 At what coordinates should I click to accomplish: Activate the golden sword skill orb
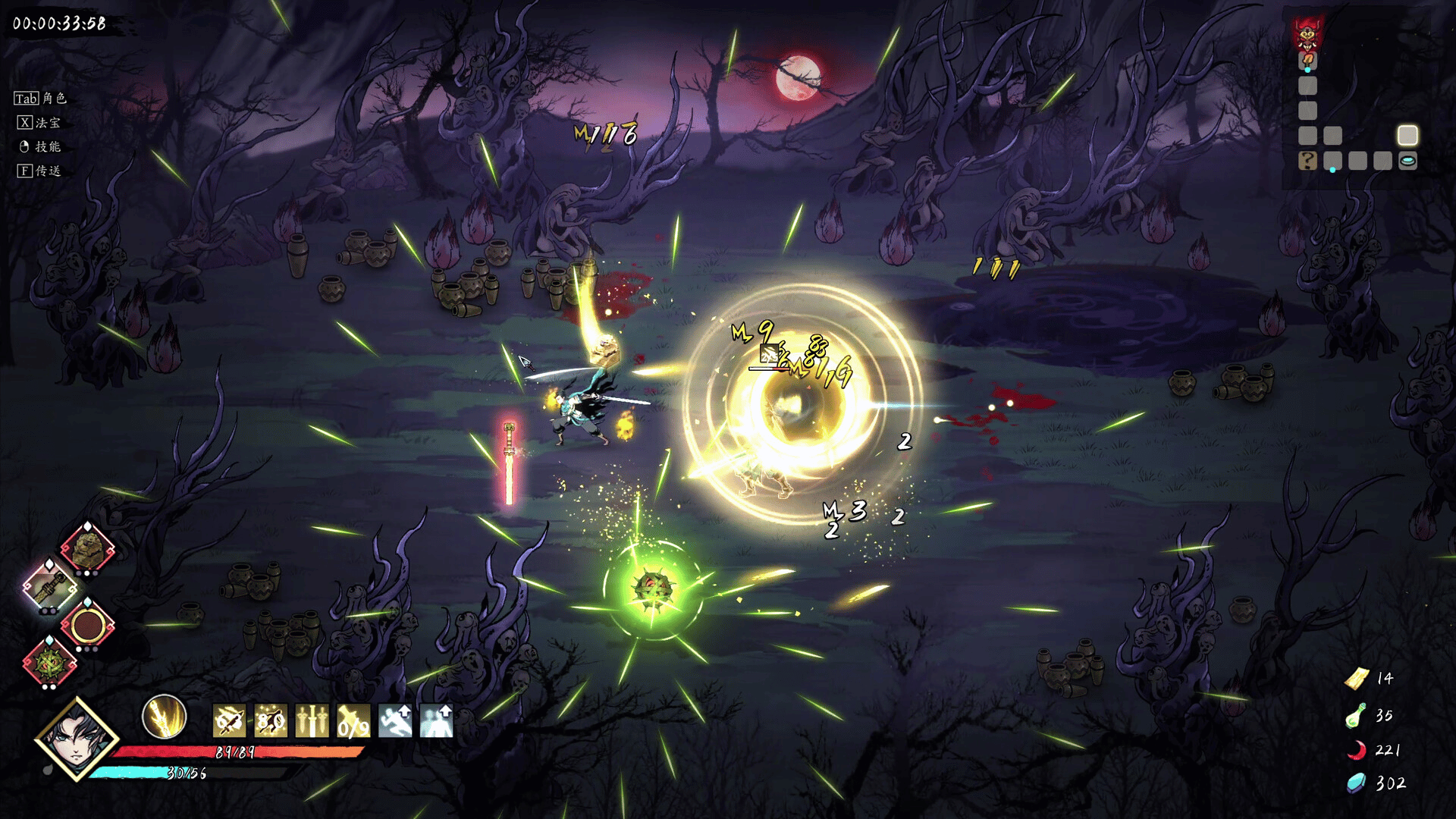tap(164, 717)
